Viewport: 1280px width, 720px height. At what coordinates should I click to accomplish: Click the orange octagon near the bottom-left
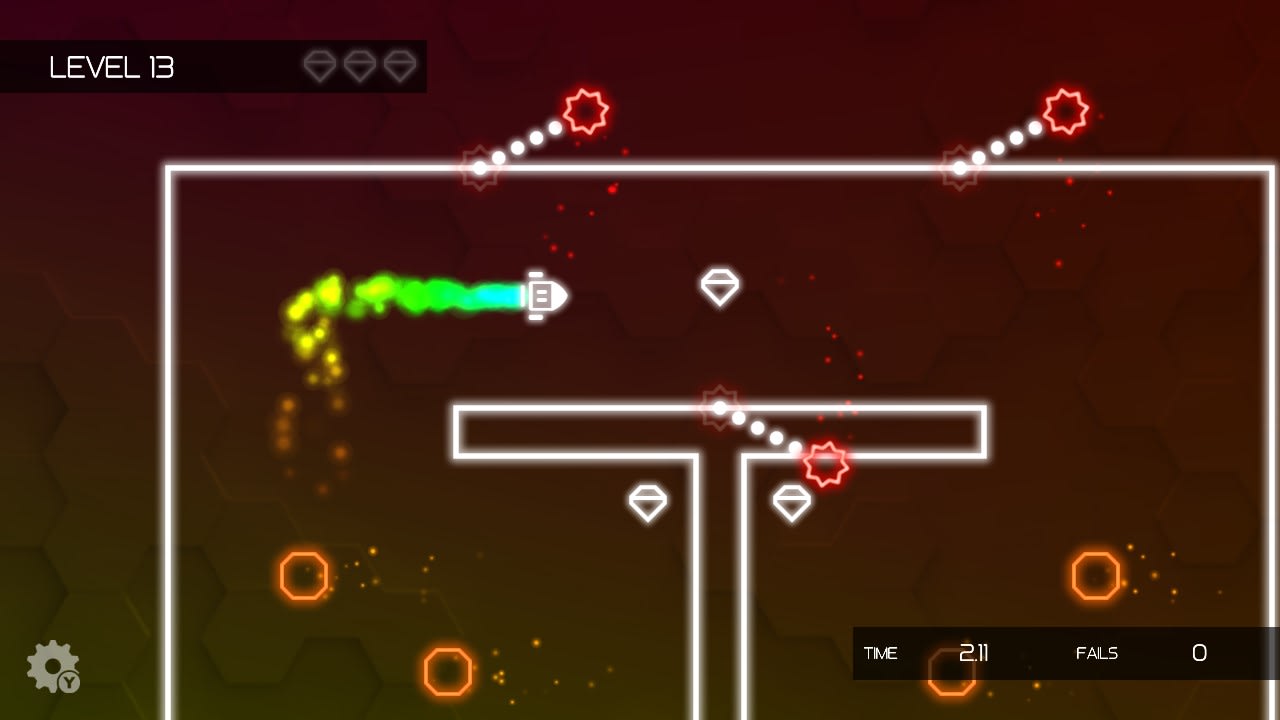(x=302, y=575)
